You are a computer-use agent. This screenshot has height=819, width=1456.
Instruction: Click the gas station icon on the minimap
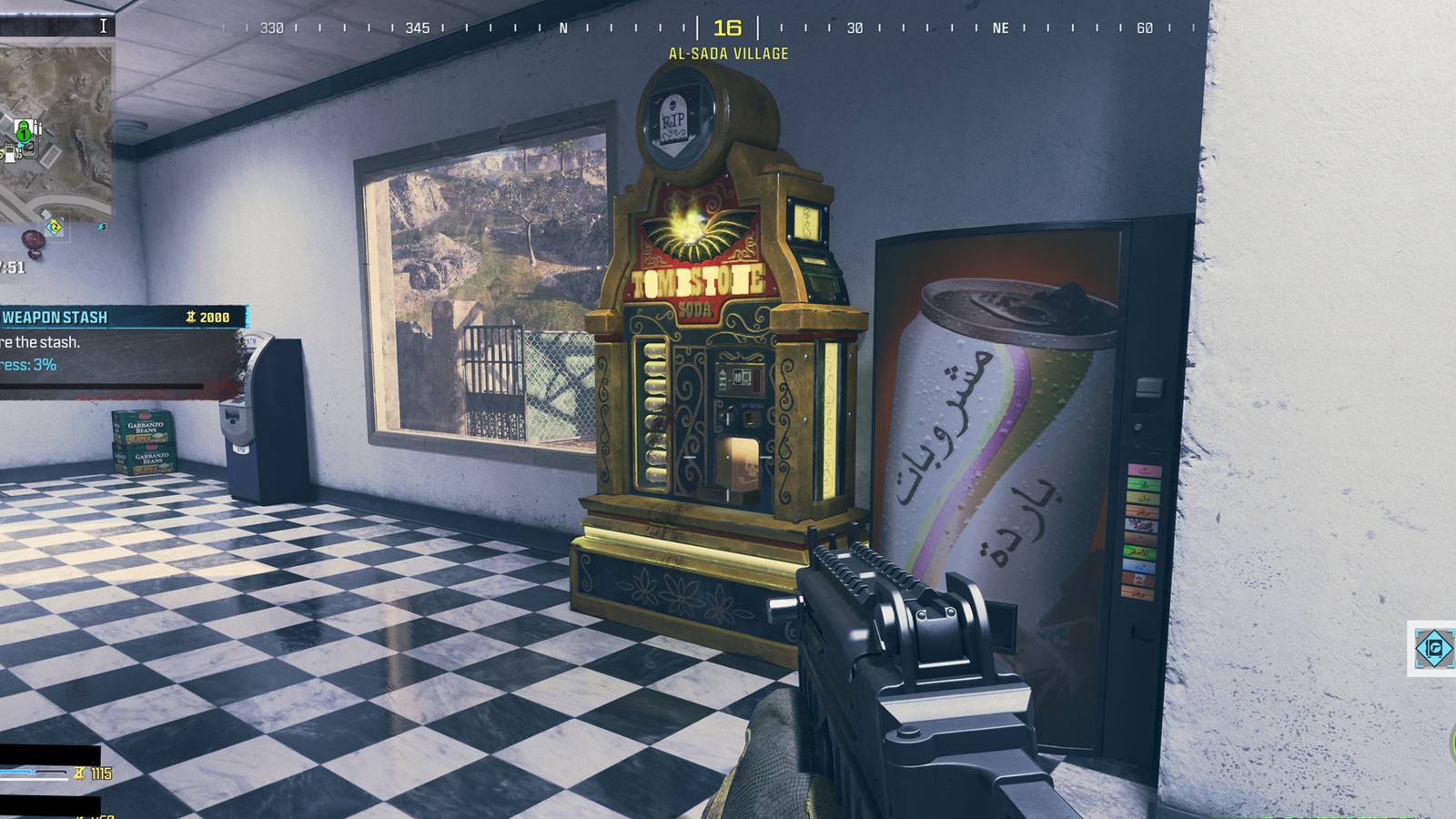pyautogui.click(x=10, y=156)
